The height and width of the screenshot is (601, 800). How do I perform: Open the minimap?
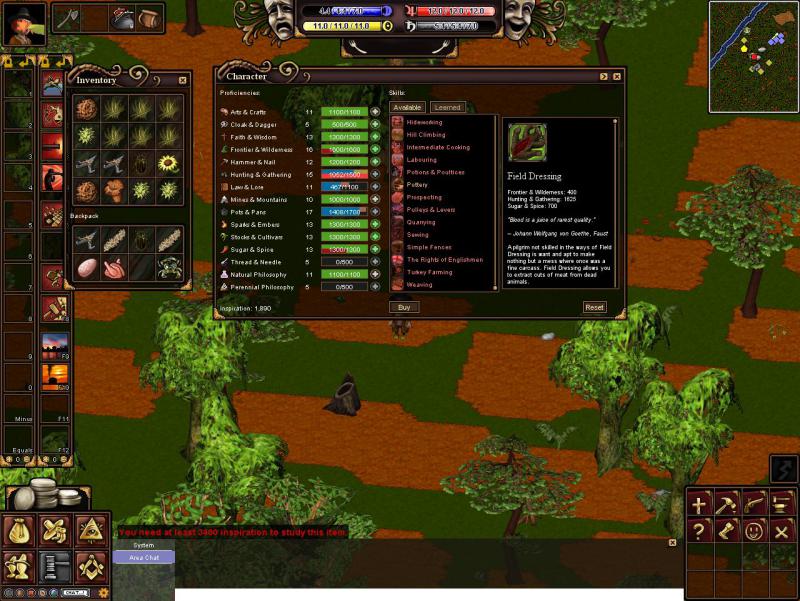[x=753, y=56]
